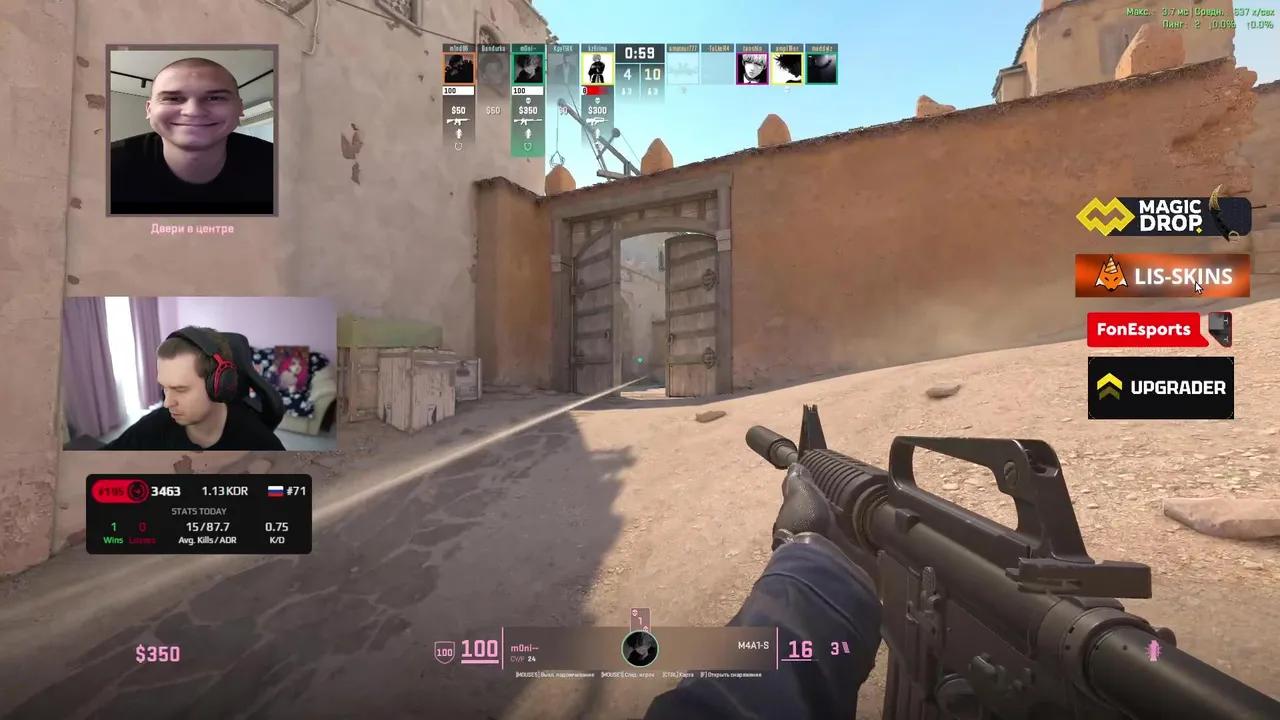Select taoshlo's avatar on the T side
Image resolution: width=1280 pixels, height=720 pixels.
(x=752, y=67)
